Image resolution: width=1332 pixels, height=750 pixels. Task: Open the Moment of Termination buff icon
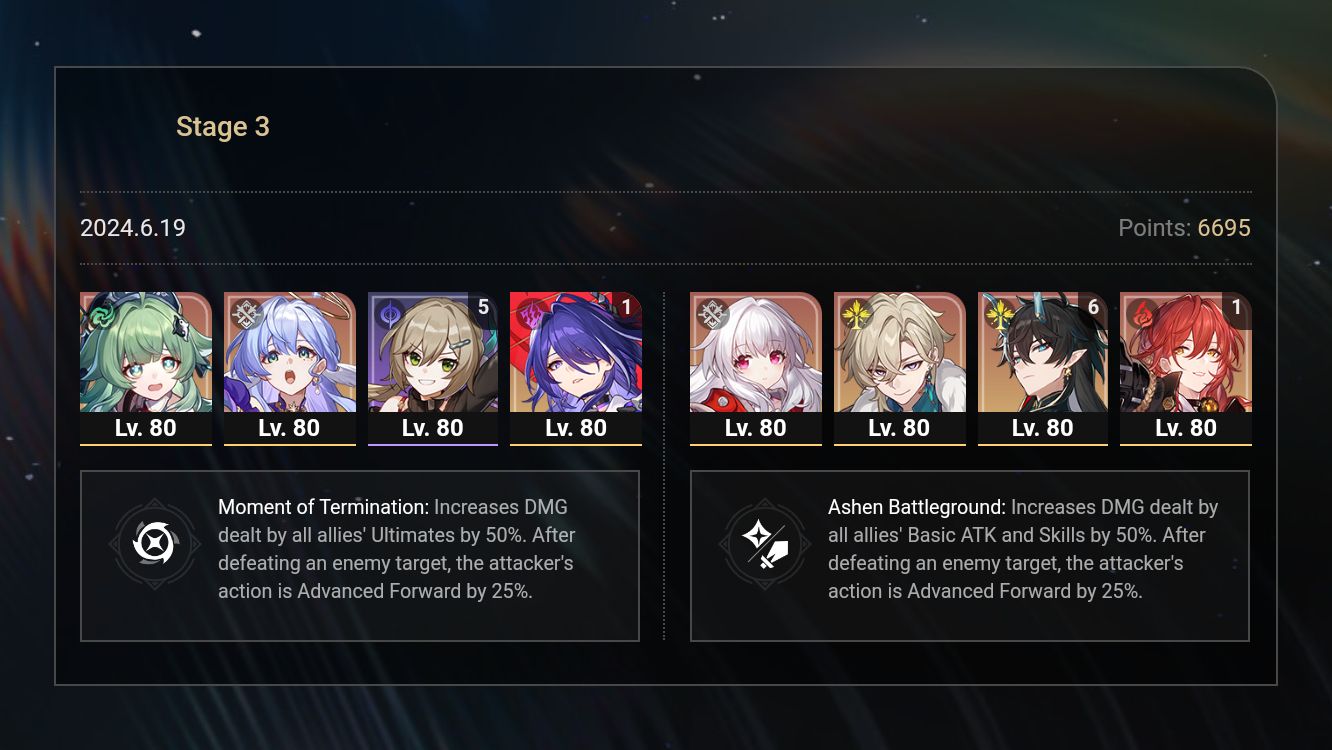pos(155,545)
